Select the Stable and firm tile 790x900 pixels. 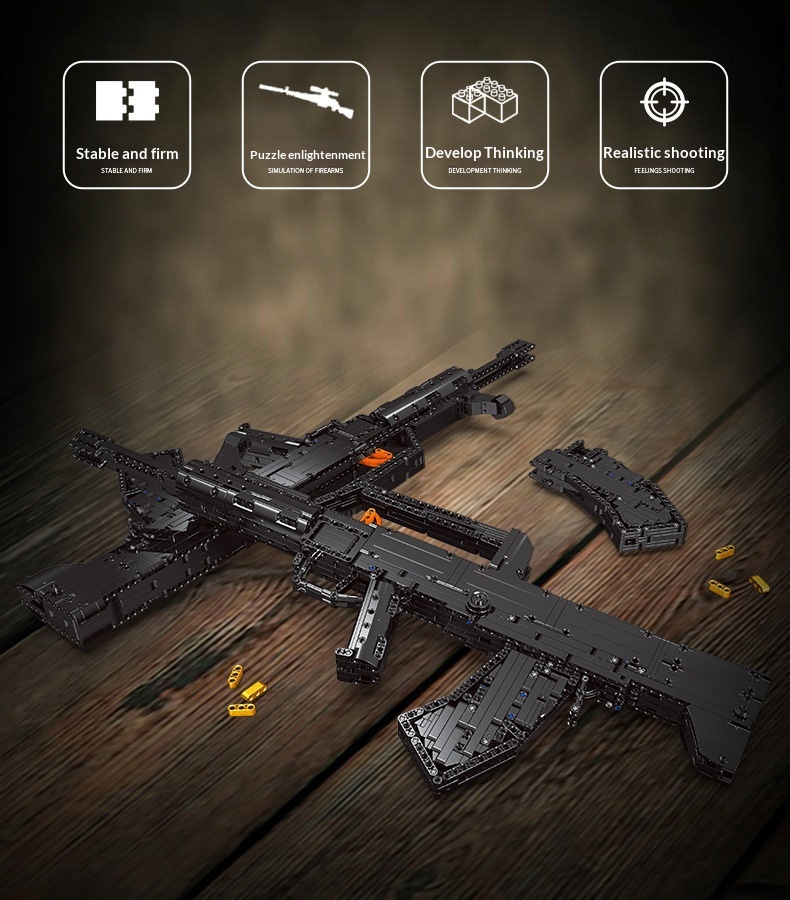[127, 125]
